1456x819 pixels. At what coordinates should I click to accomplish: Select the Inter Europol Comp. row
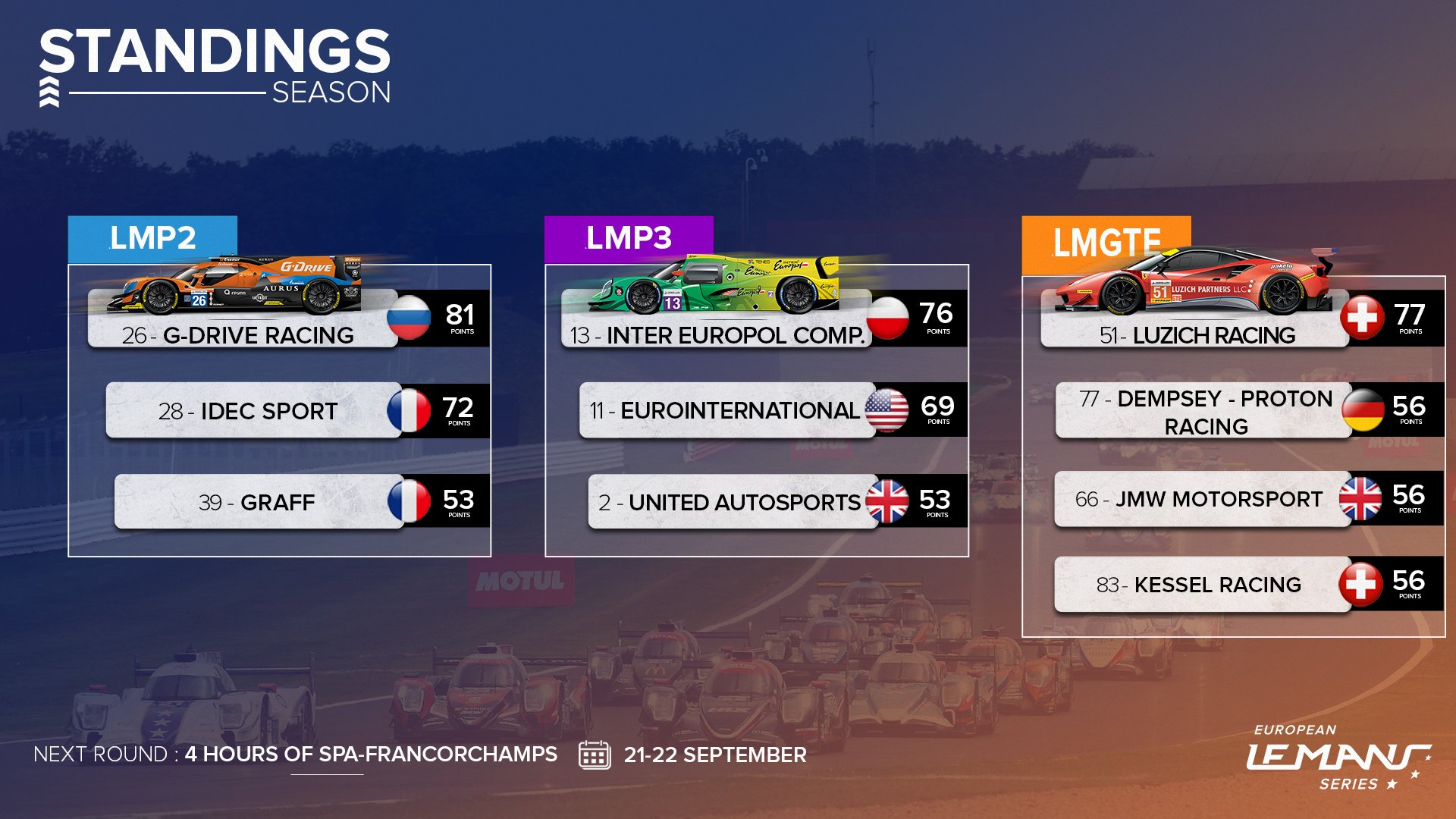717,334
